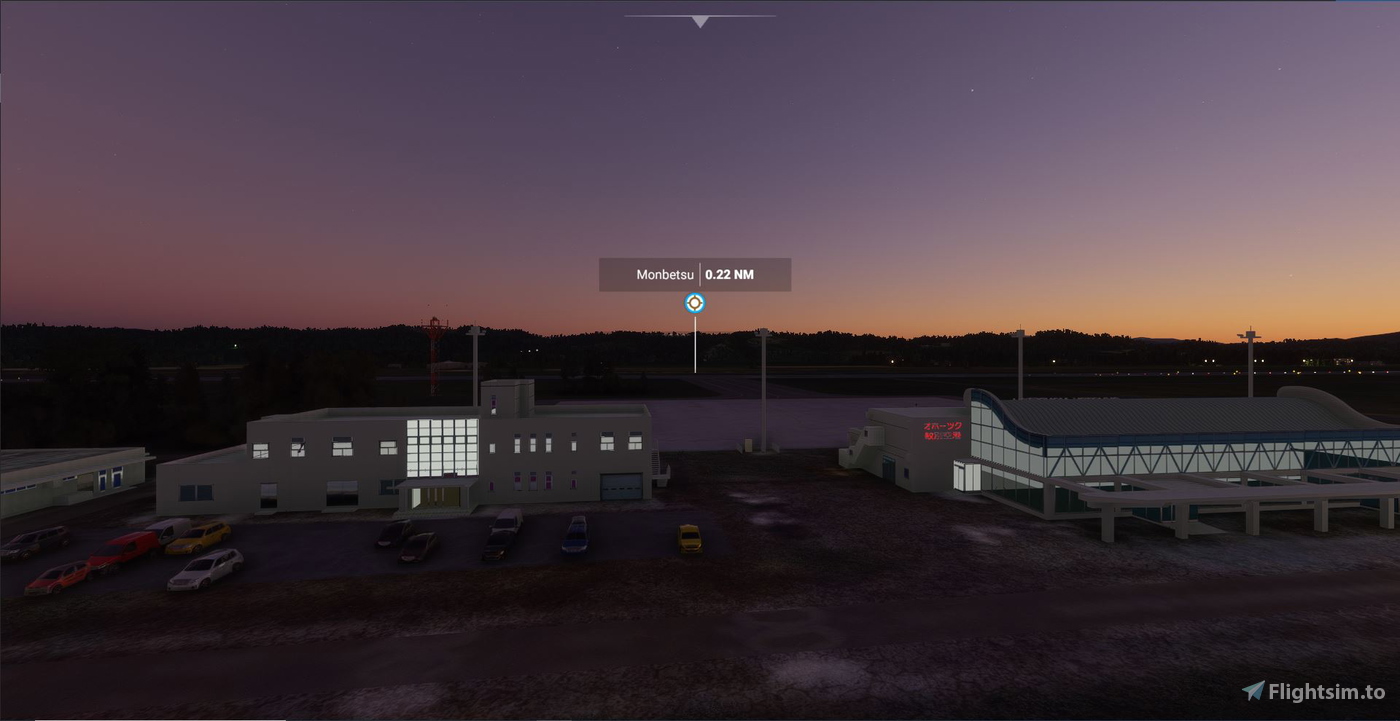
Task: Expand the Monbetsu POI information panel
Action: 694,273
